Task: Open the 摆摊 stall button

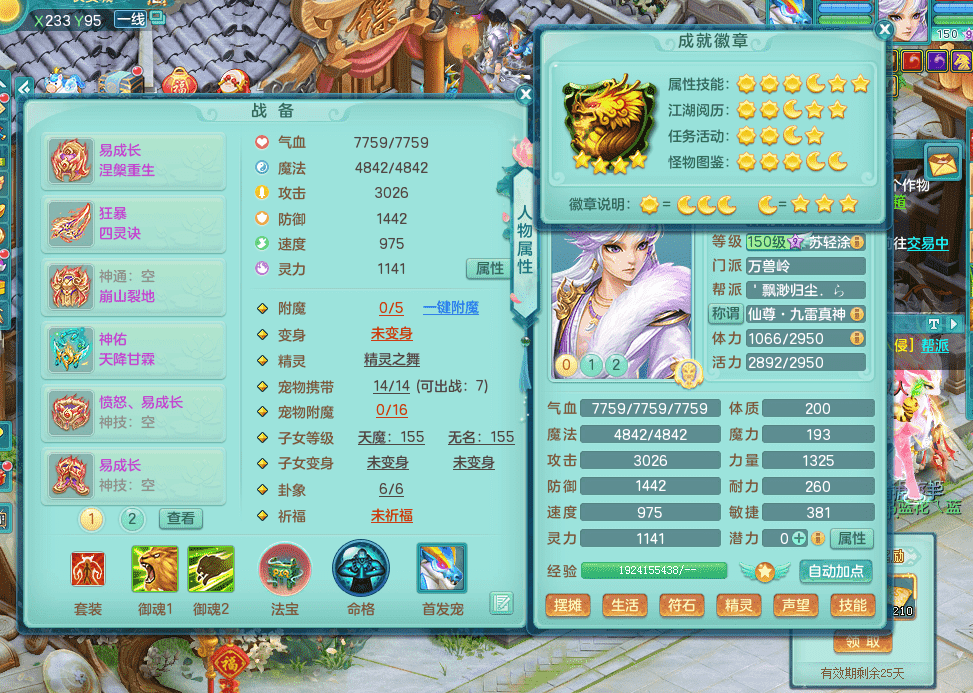Action: [567, 605]
